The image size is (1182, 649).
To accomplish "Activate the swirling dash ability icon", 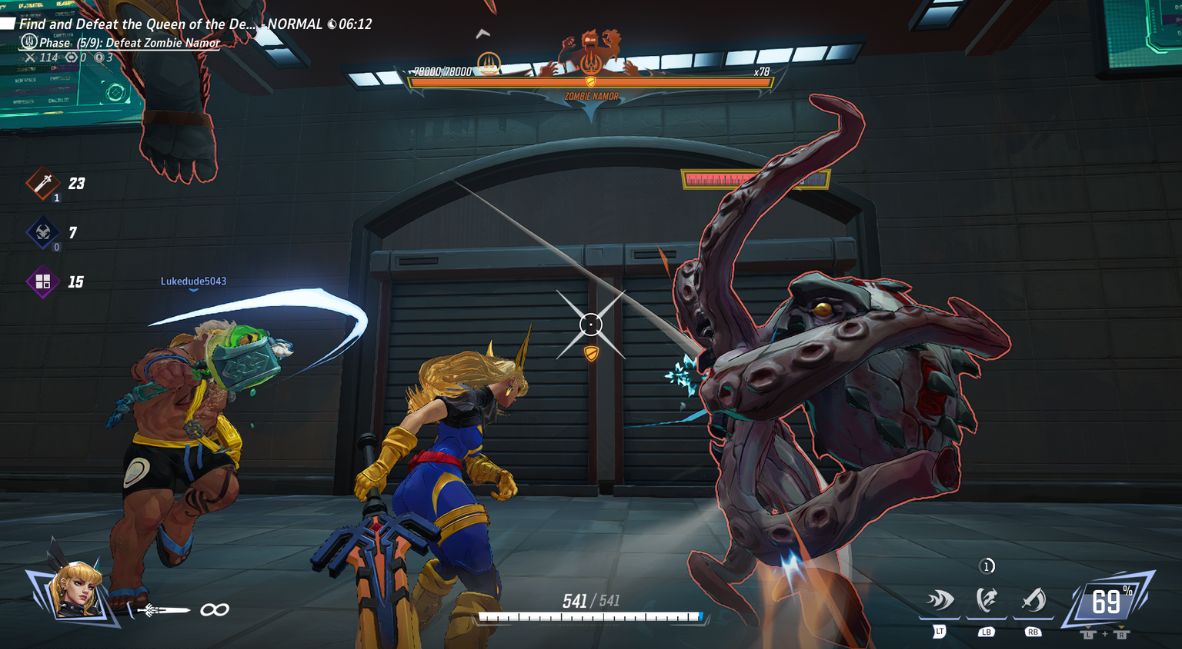I will coord(940,600).
